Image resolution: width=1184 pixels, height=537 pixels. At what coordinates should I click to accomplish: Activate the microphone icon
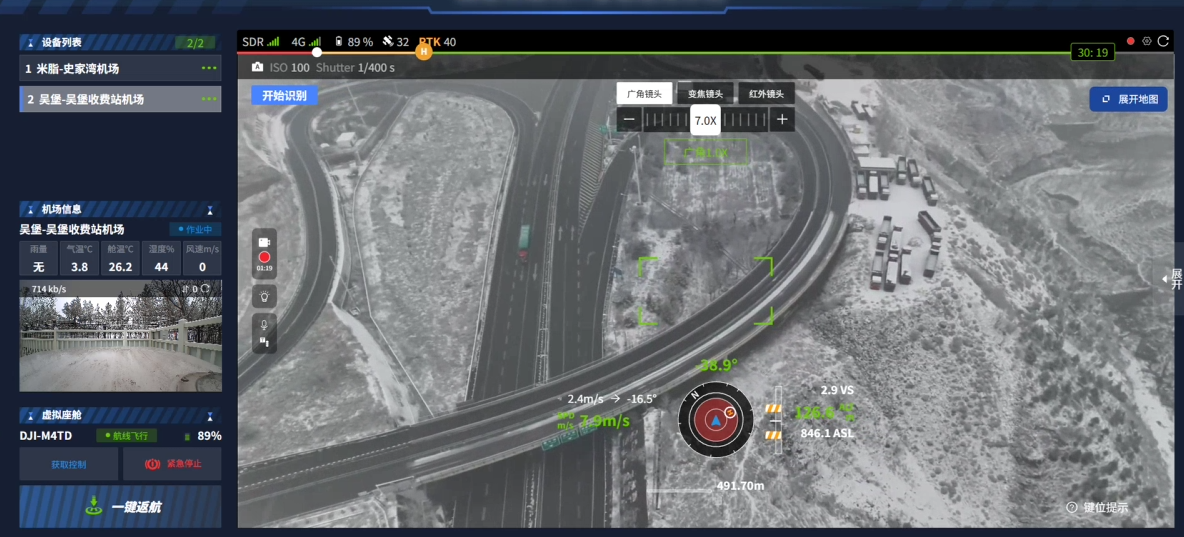tap(264, 324)
